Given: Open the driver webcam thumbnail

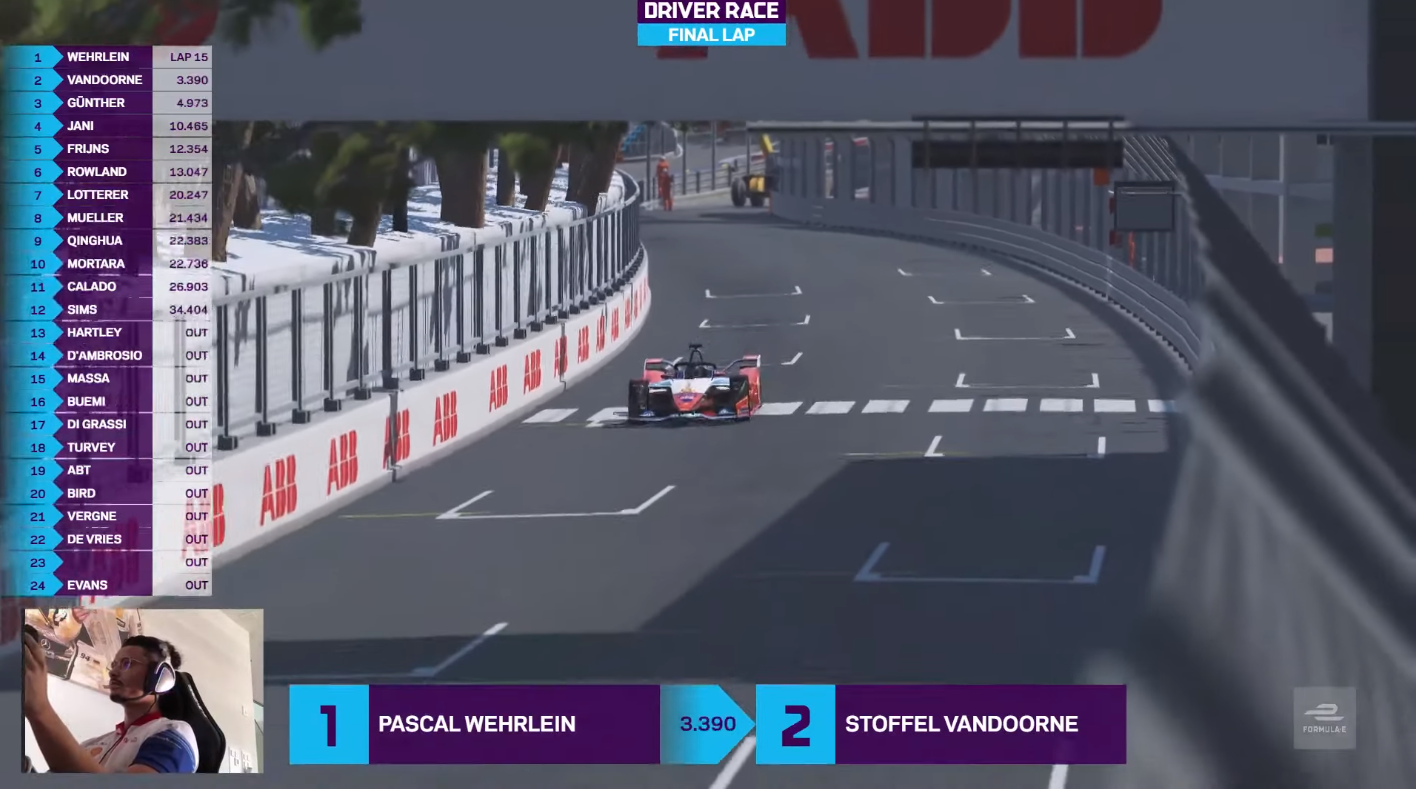Looking at the screenshot, I should pyautogui.click(x=143, y=691).
